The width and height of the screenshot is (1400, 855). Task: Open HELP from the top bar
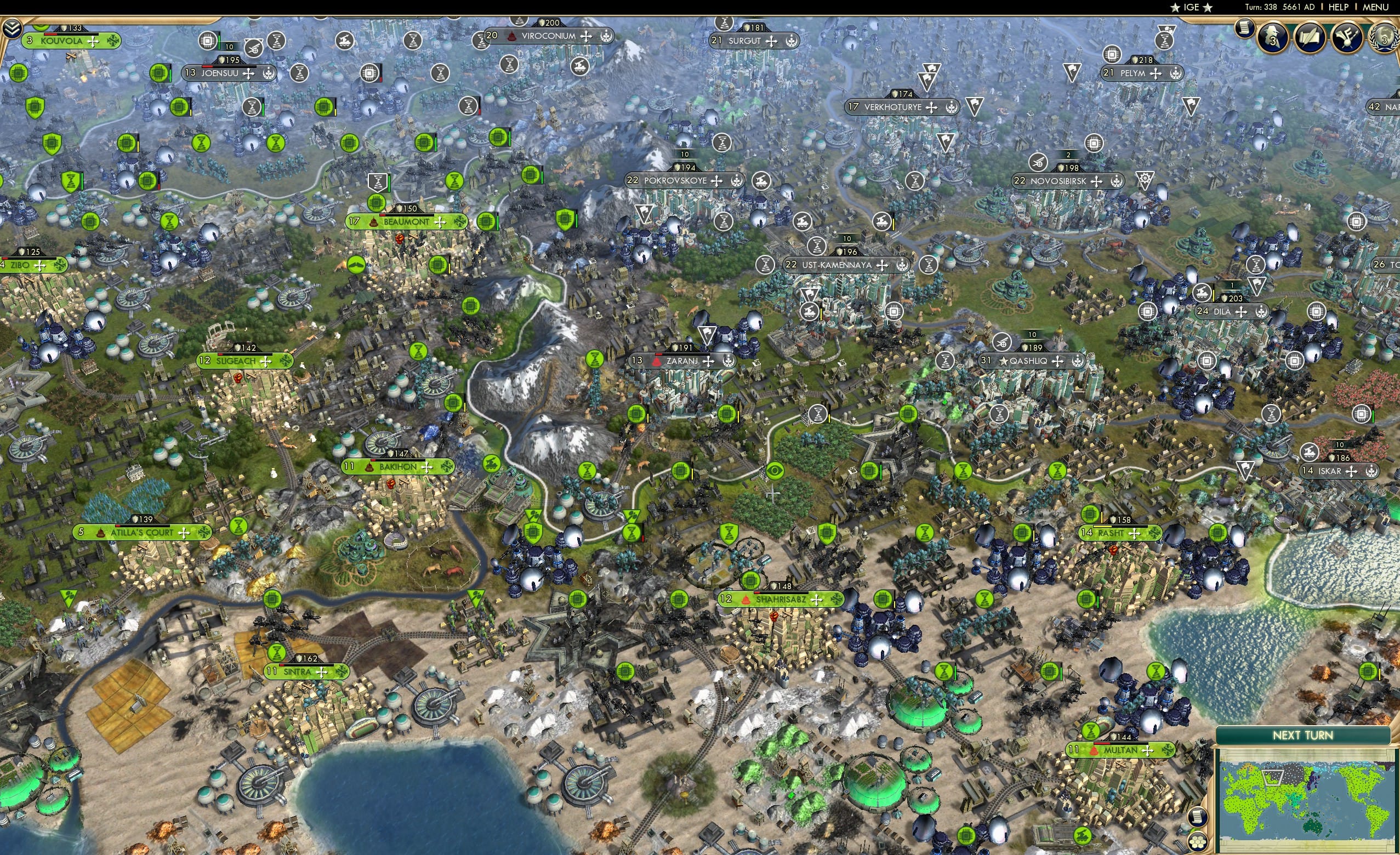point(1339,7)
